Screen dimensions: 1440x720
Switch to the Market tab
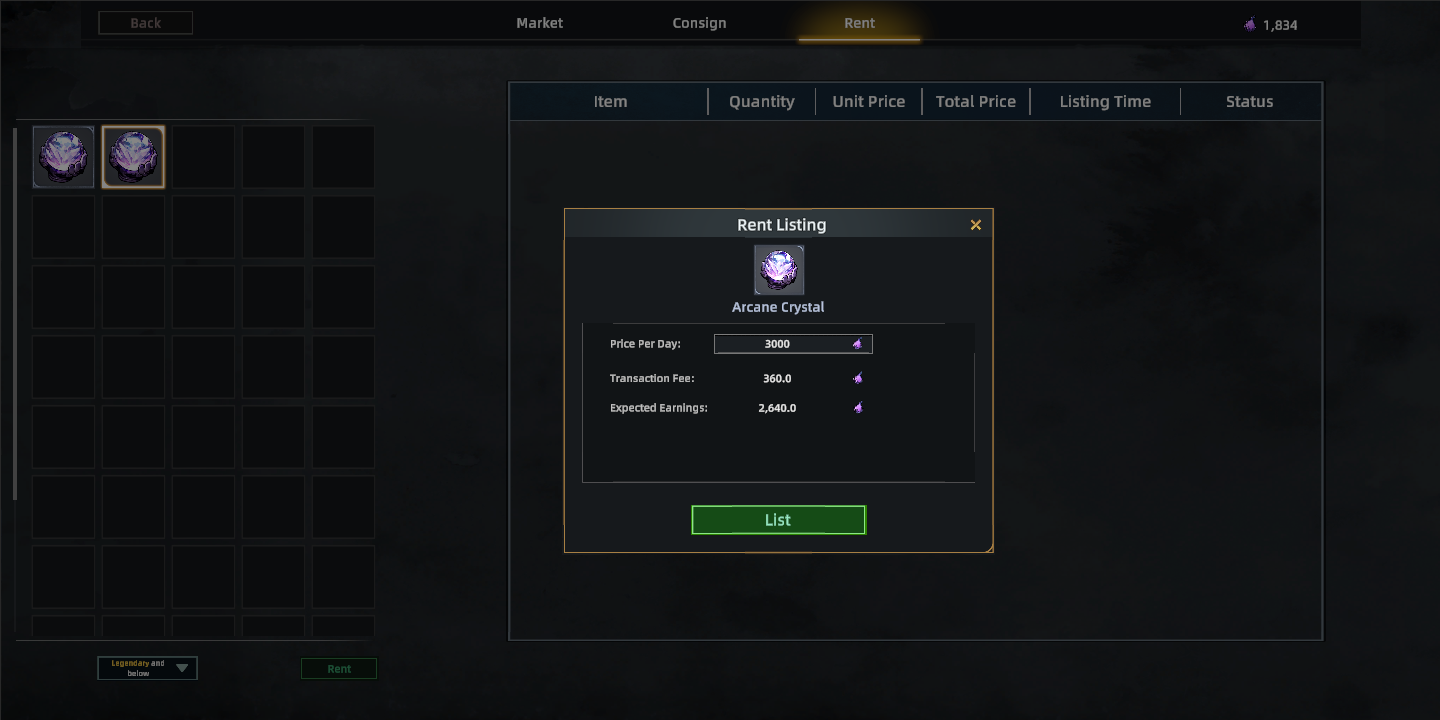(539, 23)
